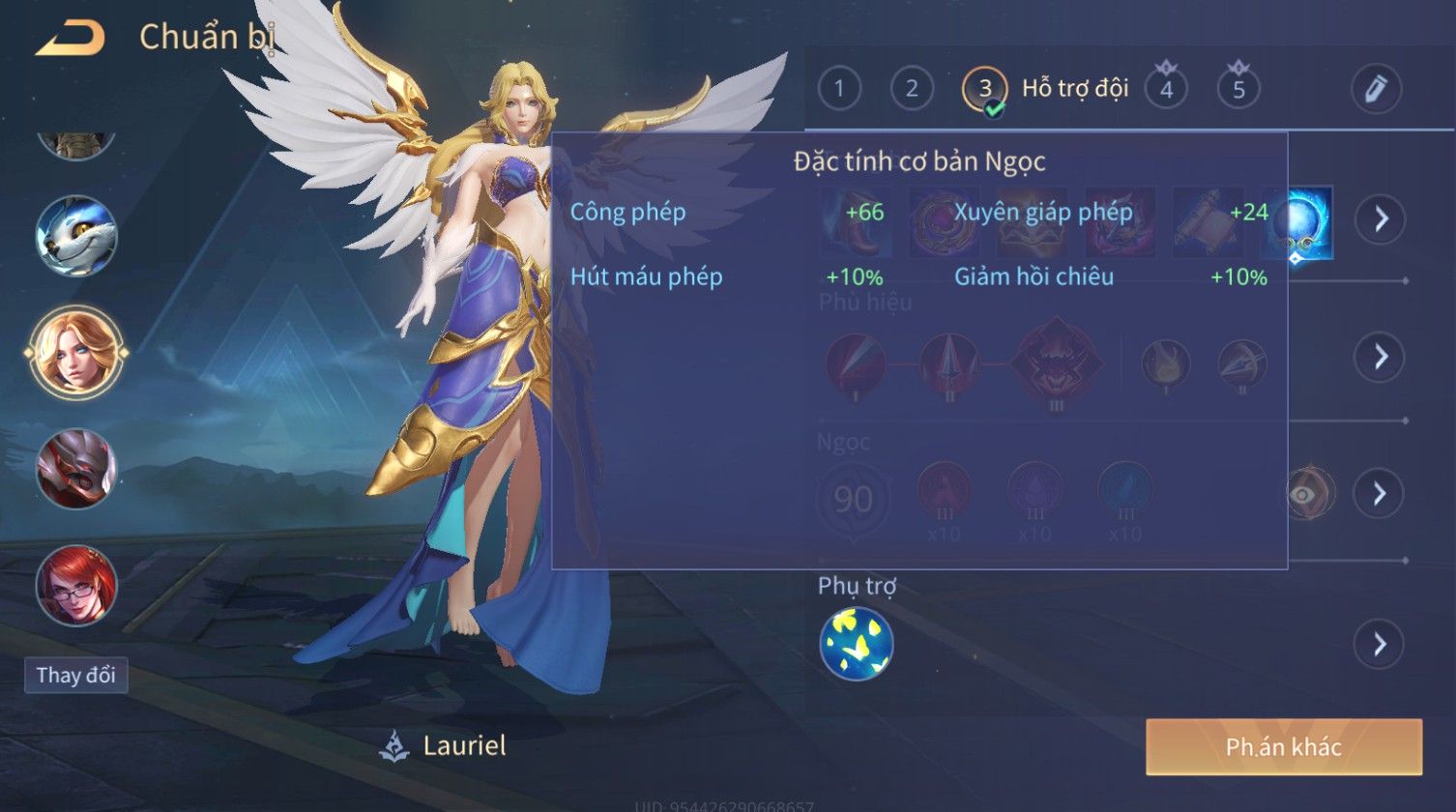Viewport: 1456px width, 812px height.
Task: Select loadout preset 3 Hỗ trợ đội
Action: click(985, 90)
